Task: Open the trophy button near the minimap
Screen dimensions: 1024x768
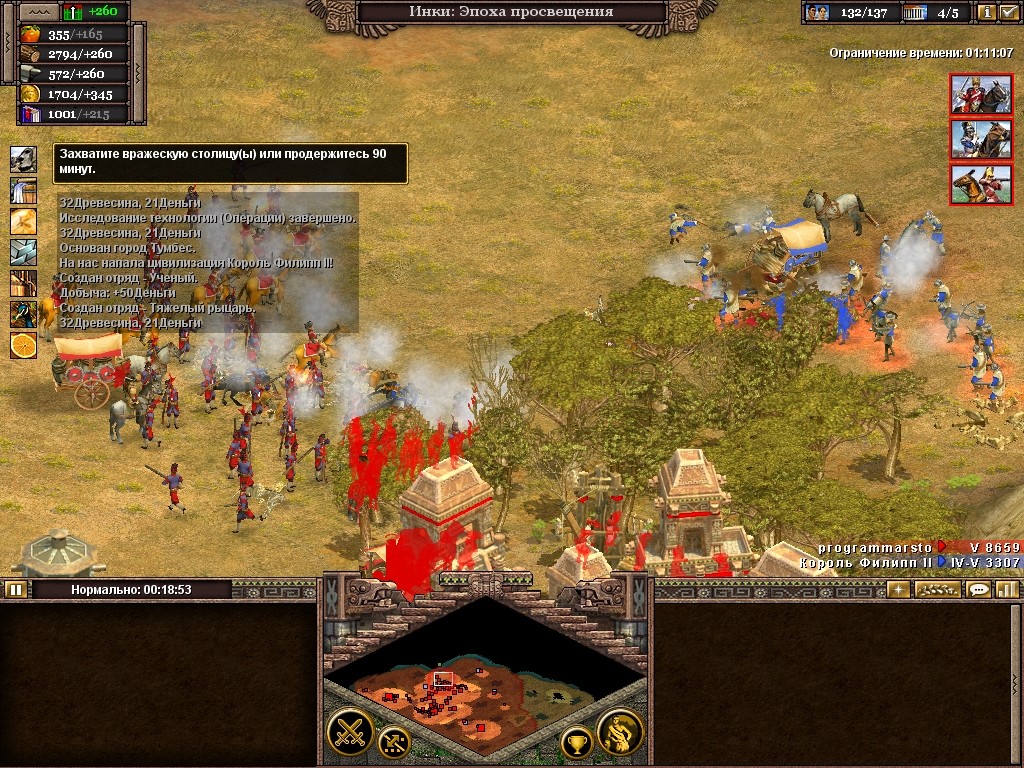Action: point(576,742)
